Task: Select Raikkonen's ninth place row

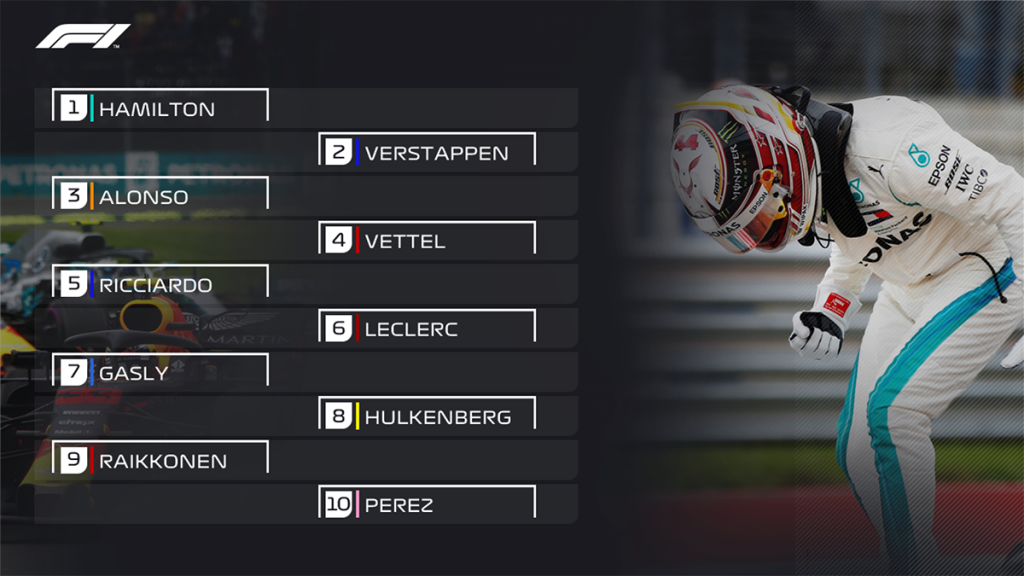Action: [160, 460]
